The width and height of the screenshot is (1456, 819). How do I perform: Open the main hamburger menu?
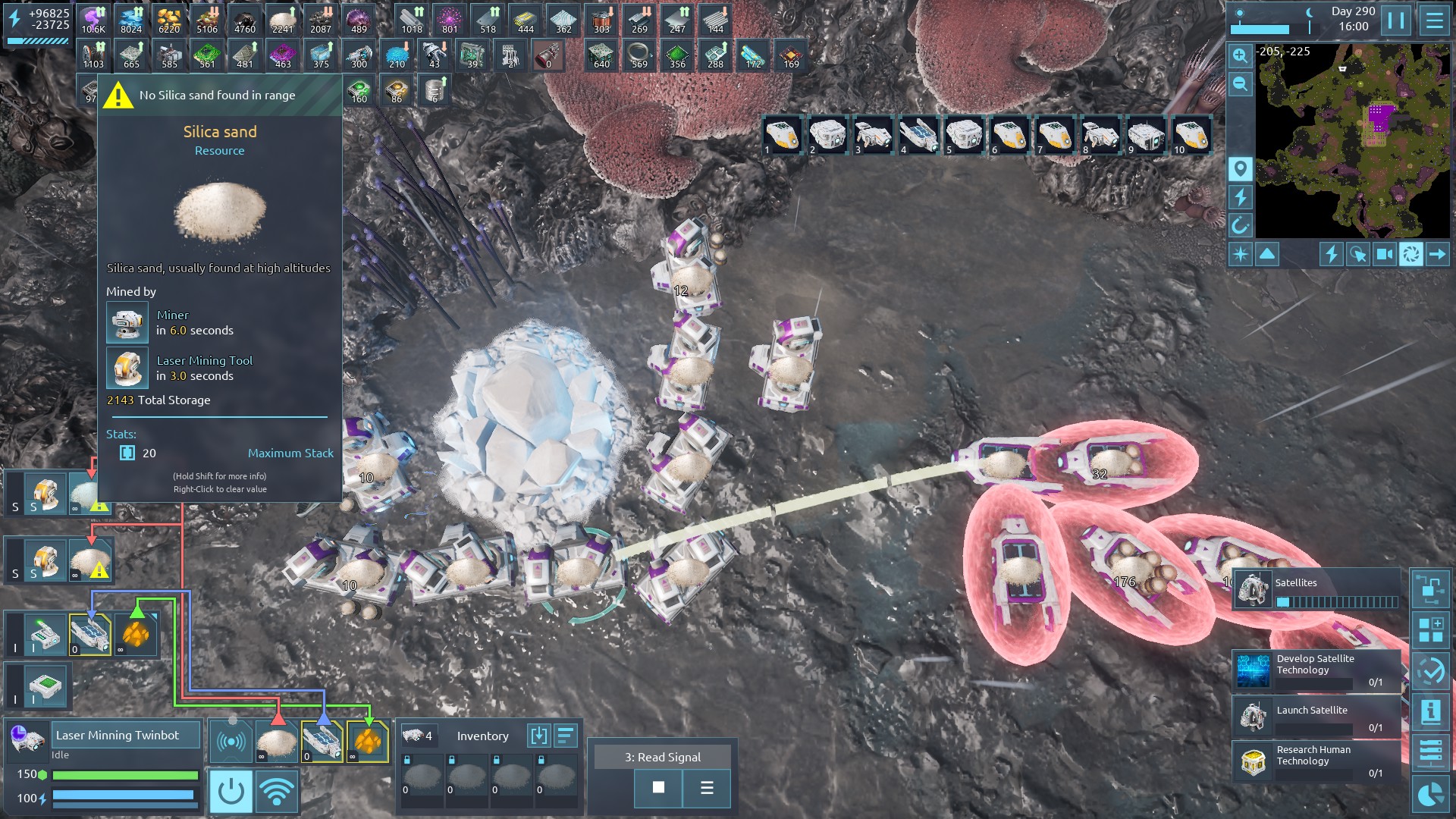click(x=1434, y=20)
